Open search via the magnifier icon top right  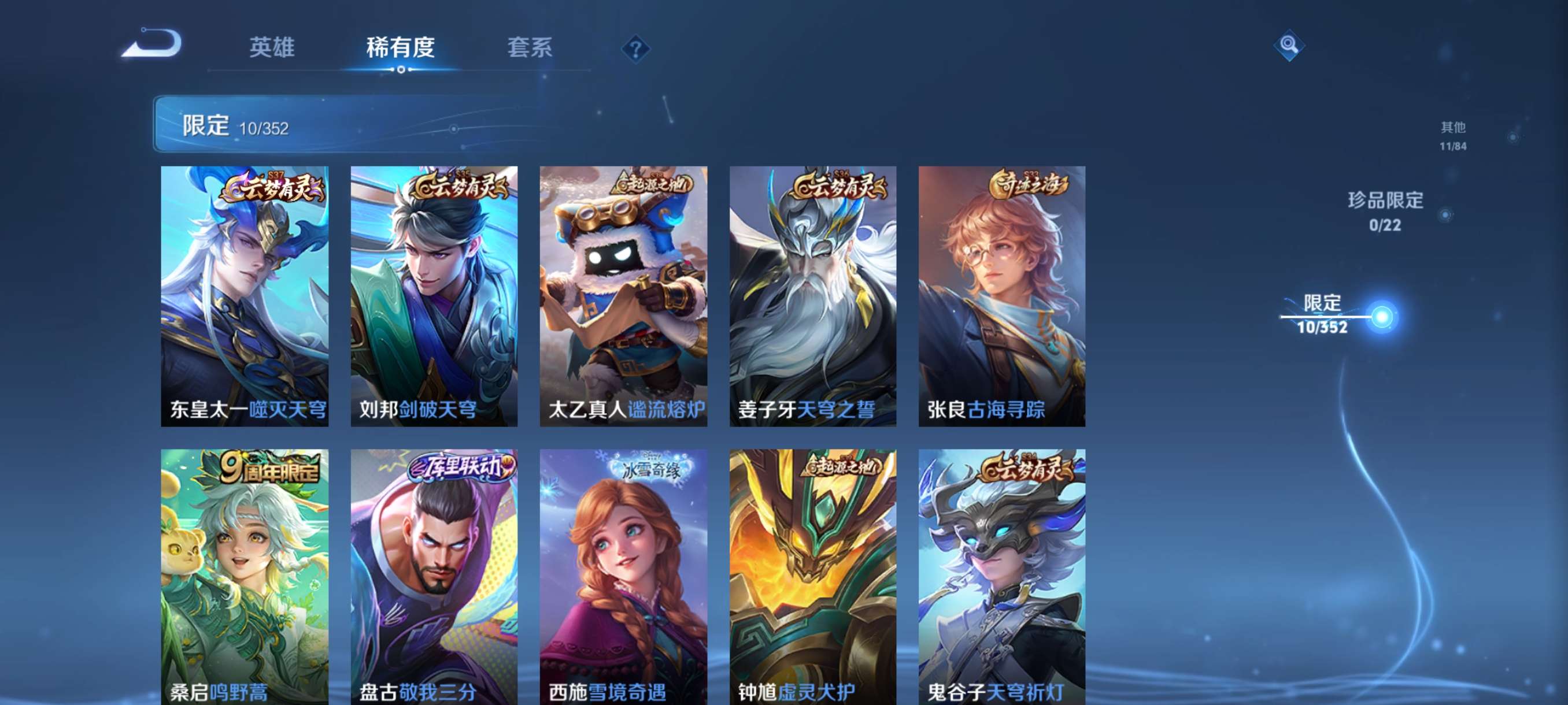point(1289,46)
